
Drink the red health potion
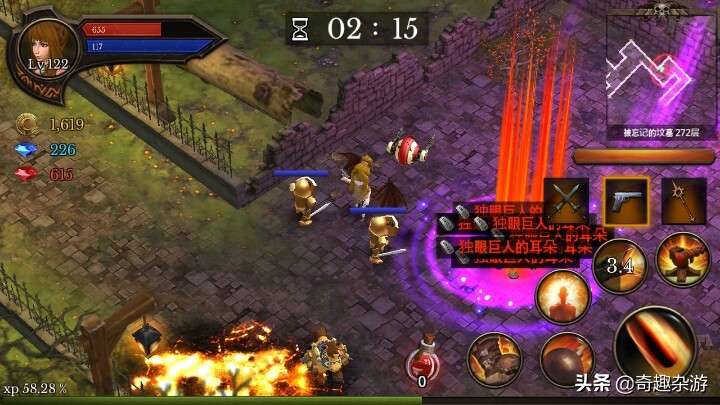pos(423,365)
